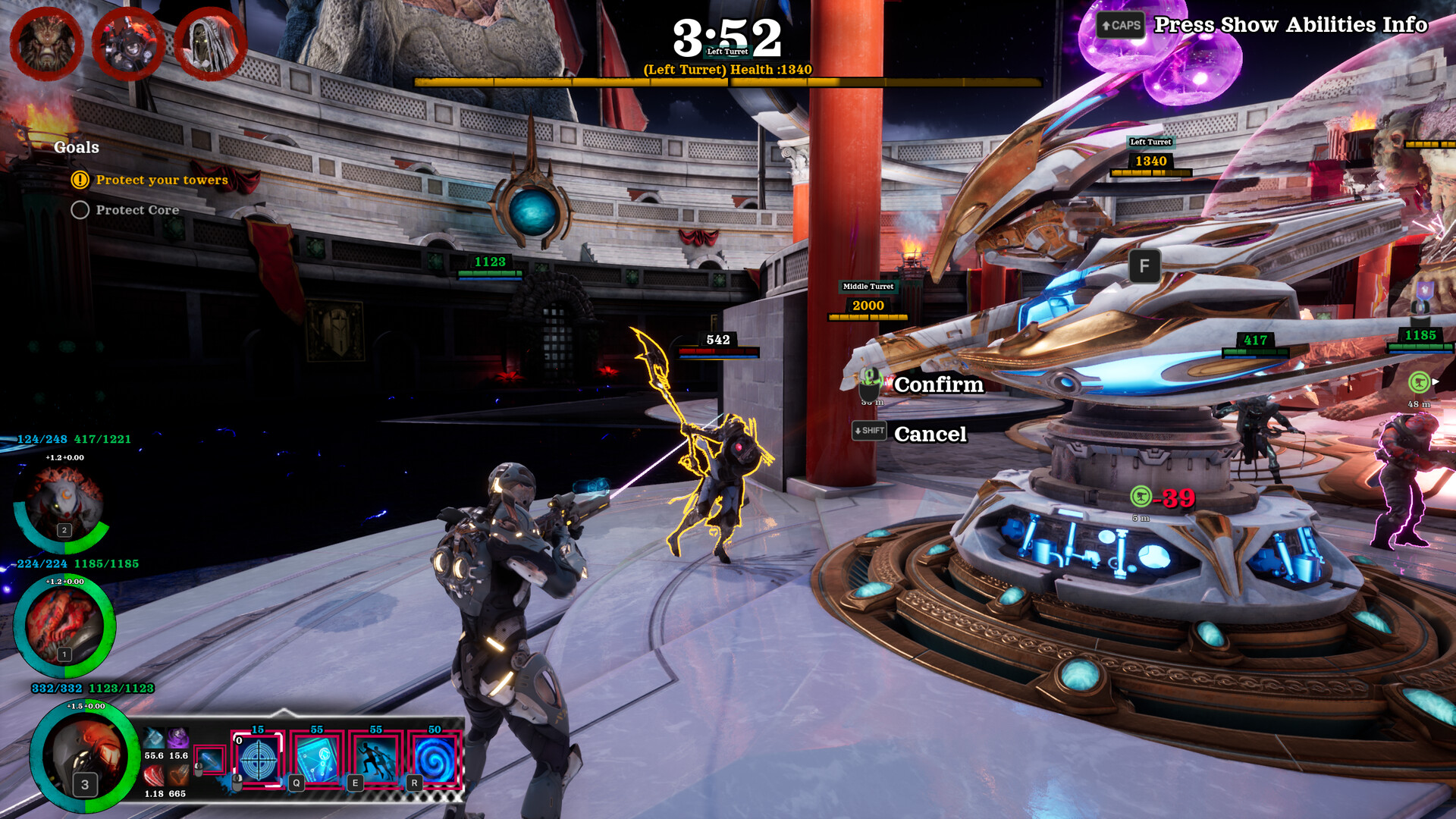1456x819 pixels.
Task: Use the holographic map tablet ability
Action: pyautogui.click(x=317, y=759)
